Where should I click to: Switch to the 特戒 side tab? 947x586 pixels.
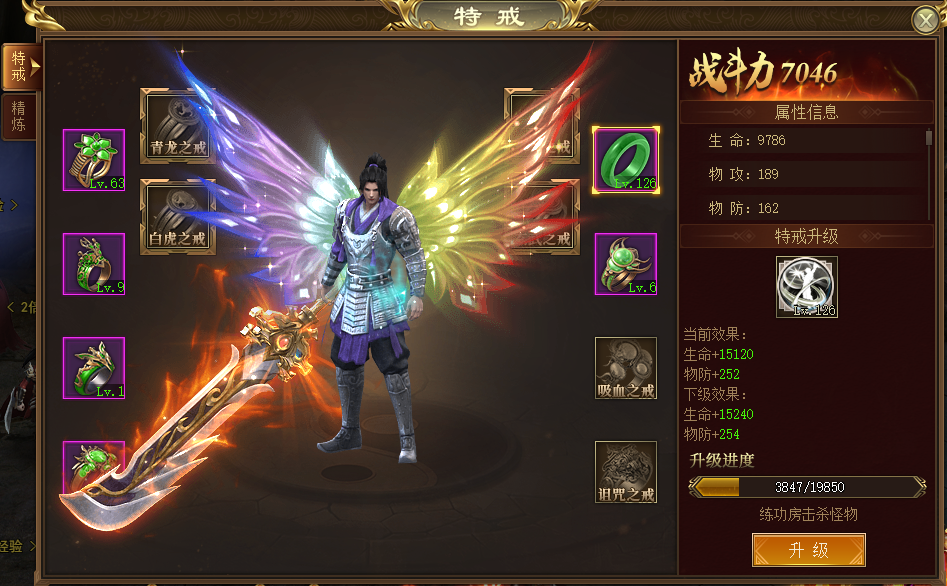(19, 66)
